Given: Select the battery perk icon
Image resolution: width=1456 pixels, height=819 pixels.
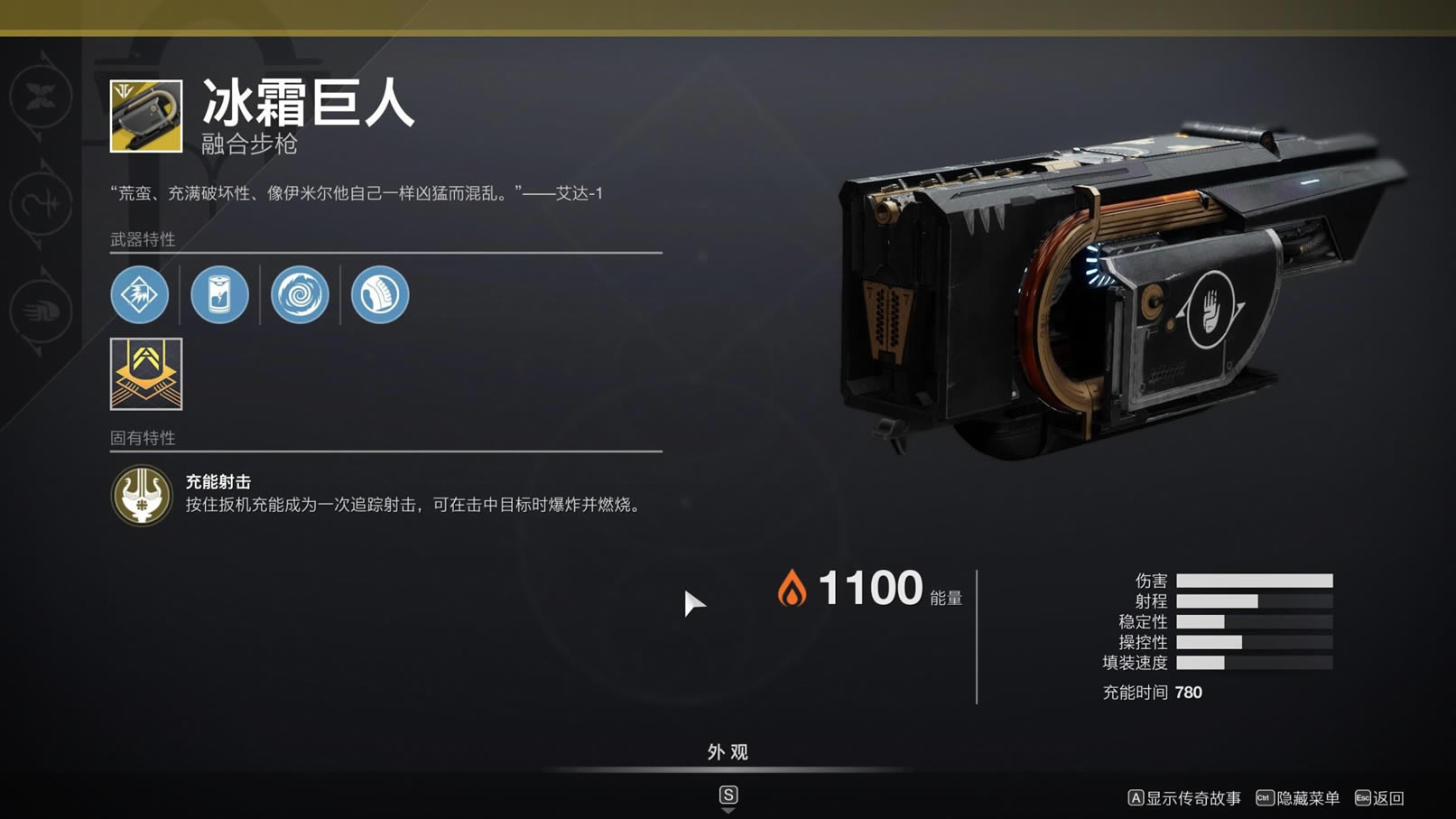Looking at the screenshot, I should 219,294.
